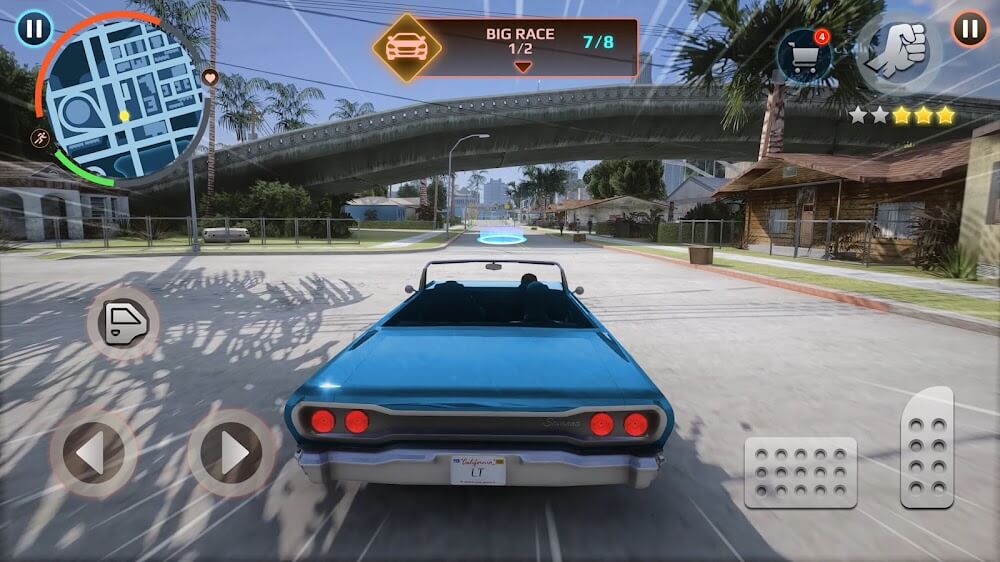Tap the pause button beside the minimap
Screen dimensions: 1000x562
[33, 28]
